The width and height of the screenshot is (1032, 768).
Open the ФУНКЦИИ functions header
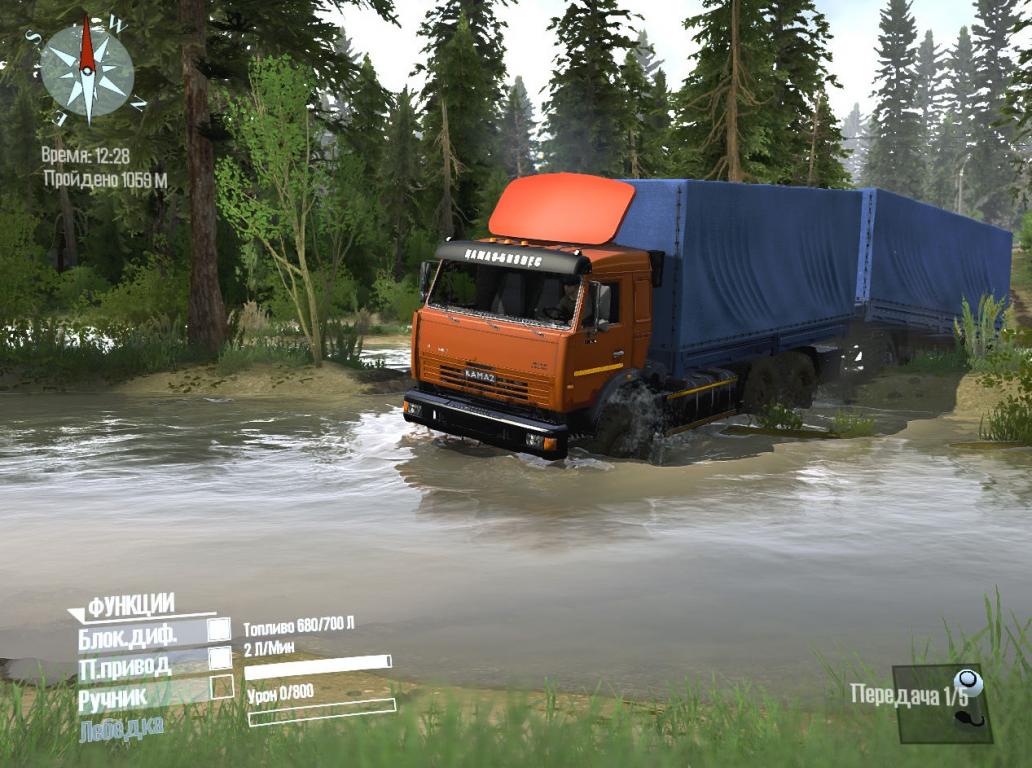click(x=130, y=605)
